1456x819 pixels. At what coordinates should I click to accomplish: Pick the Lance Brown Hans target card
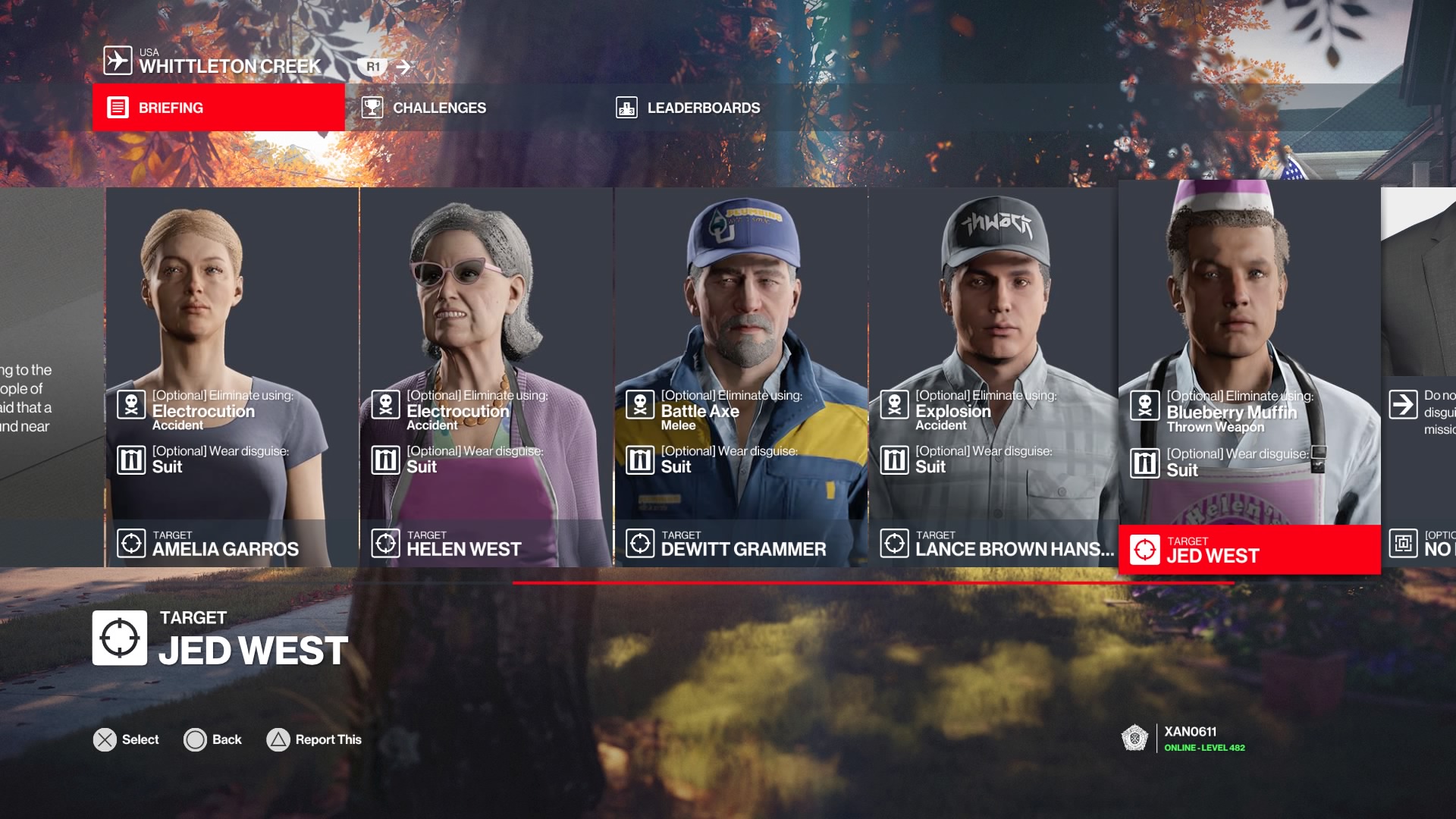pos(993,377)
